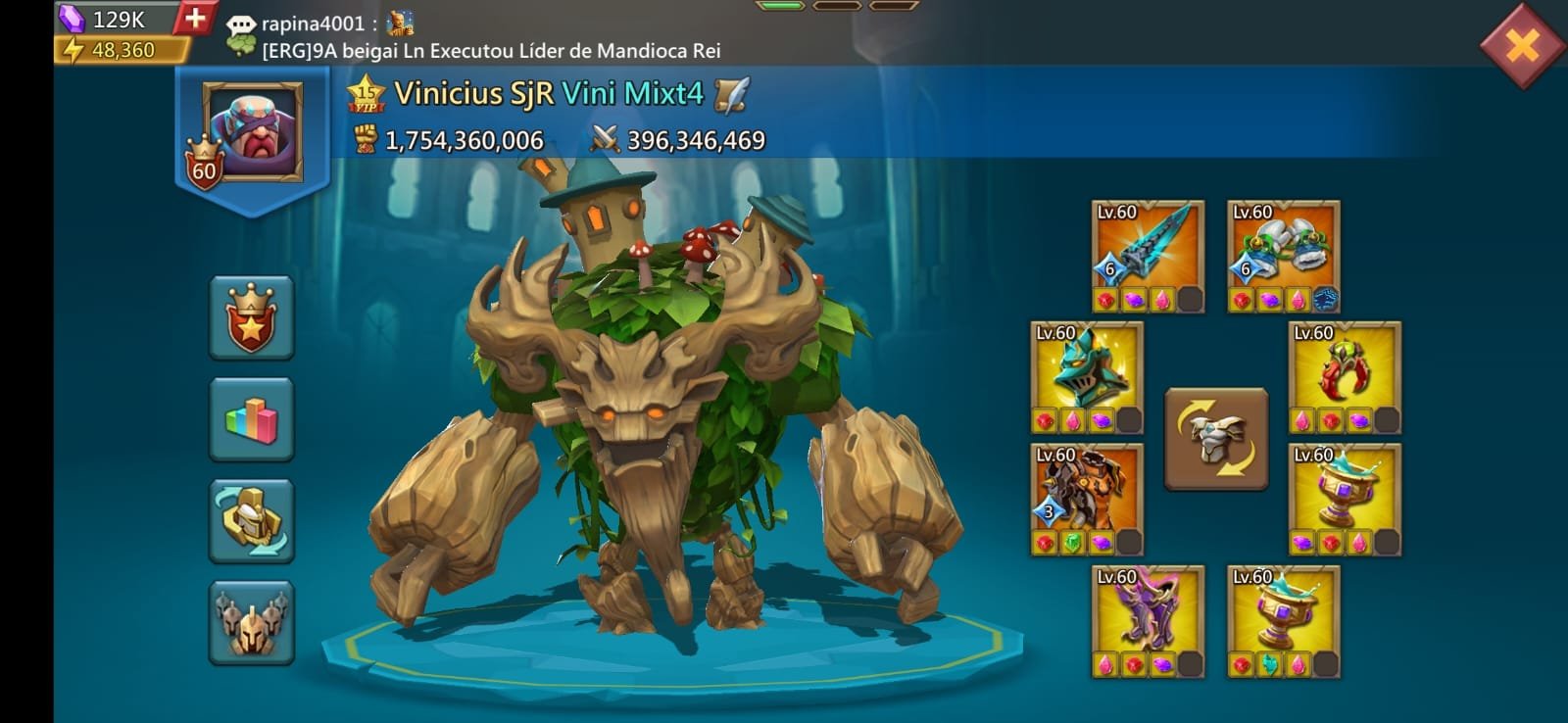The height and width of the screenshot is (723, 1568).
Task: Select the dark body armor slot
Action: [1087, 500]
